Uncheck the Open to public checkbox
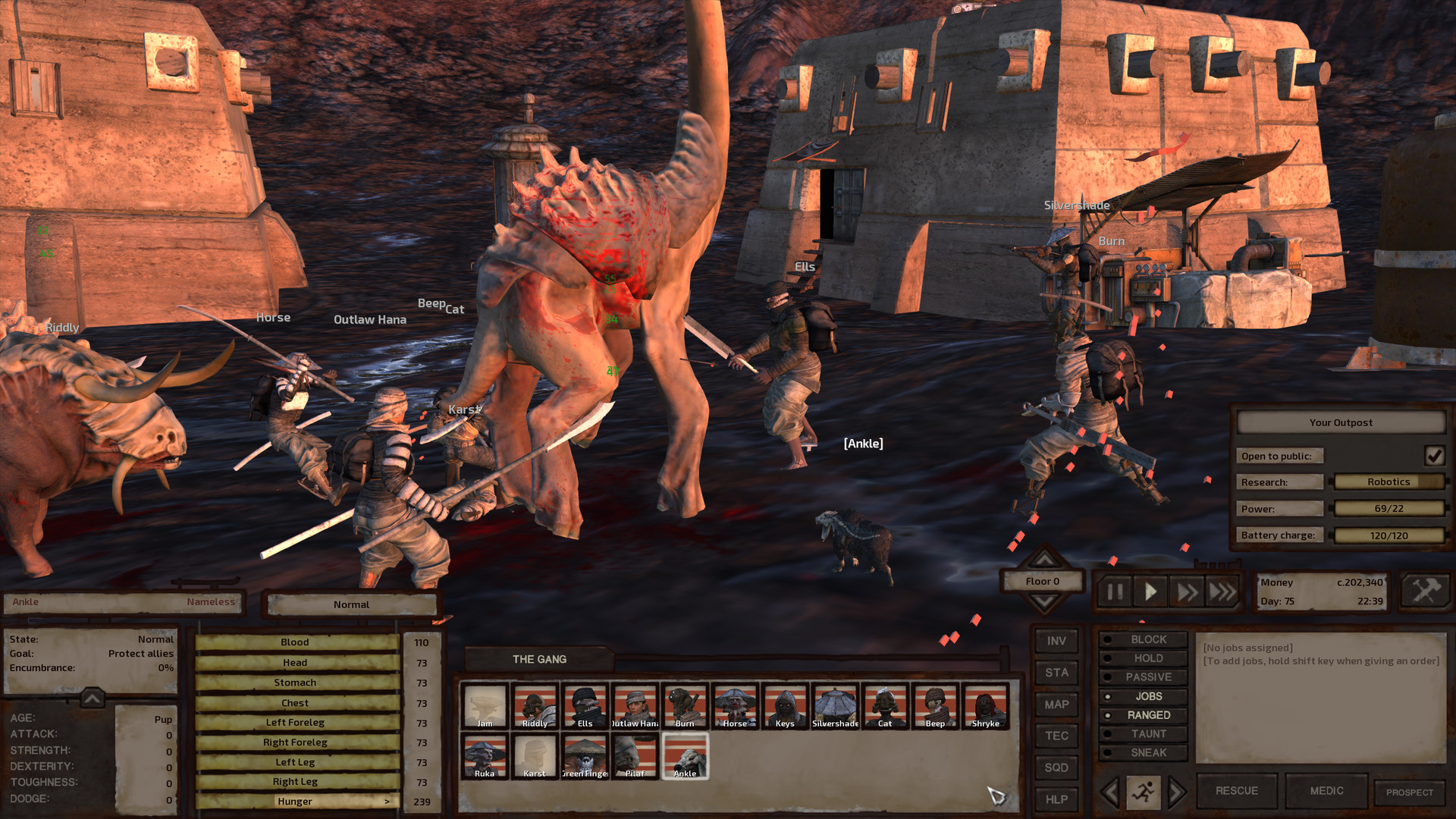The width and height of the screenshot is (1456, 819). (x=1435, y=455)
